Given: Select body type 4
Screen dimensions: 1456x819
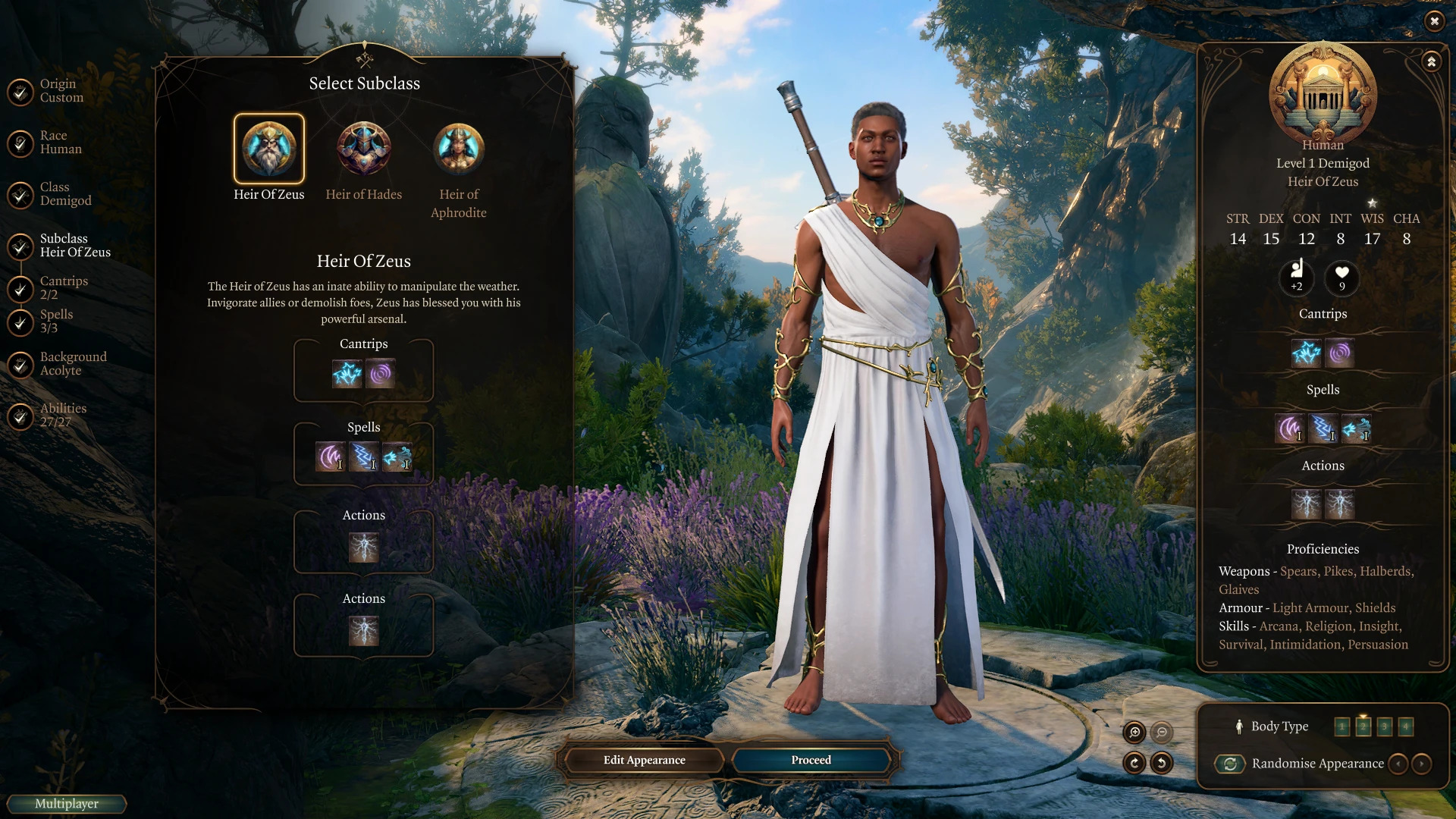Looking at the screenshot, I should [x=1405, y=726].
